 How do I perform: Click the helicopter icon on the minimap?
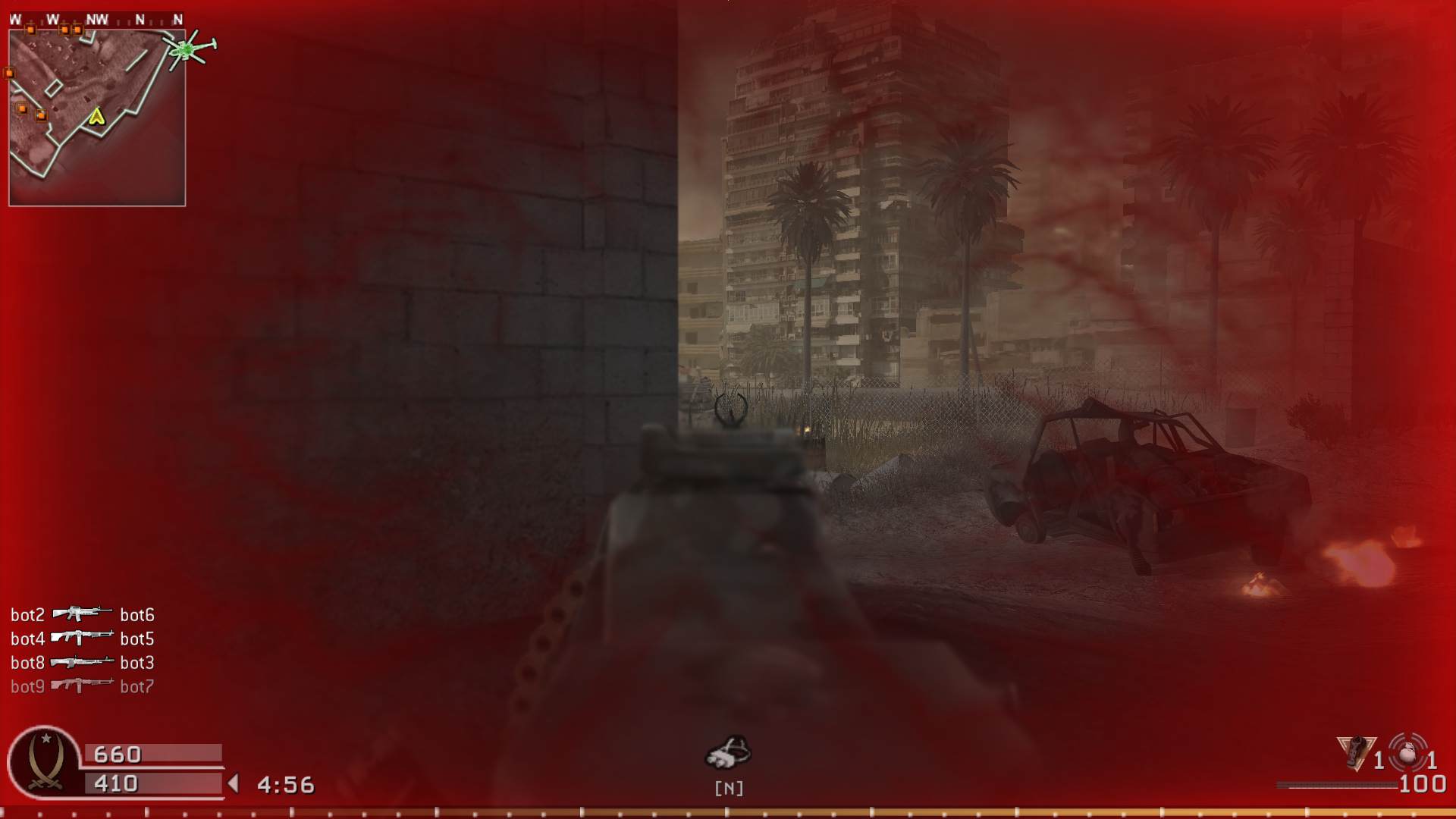coord(188,51)
